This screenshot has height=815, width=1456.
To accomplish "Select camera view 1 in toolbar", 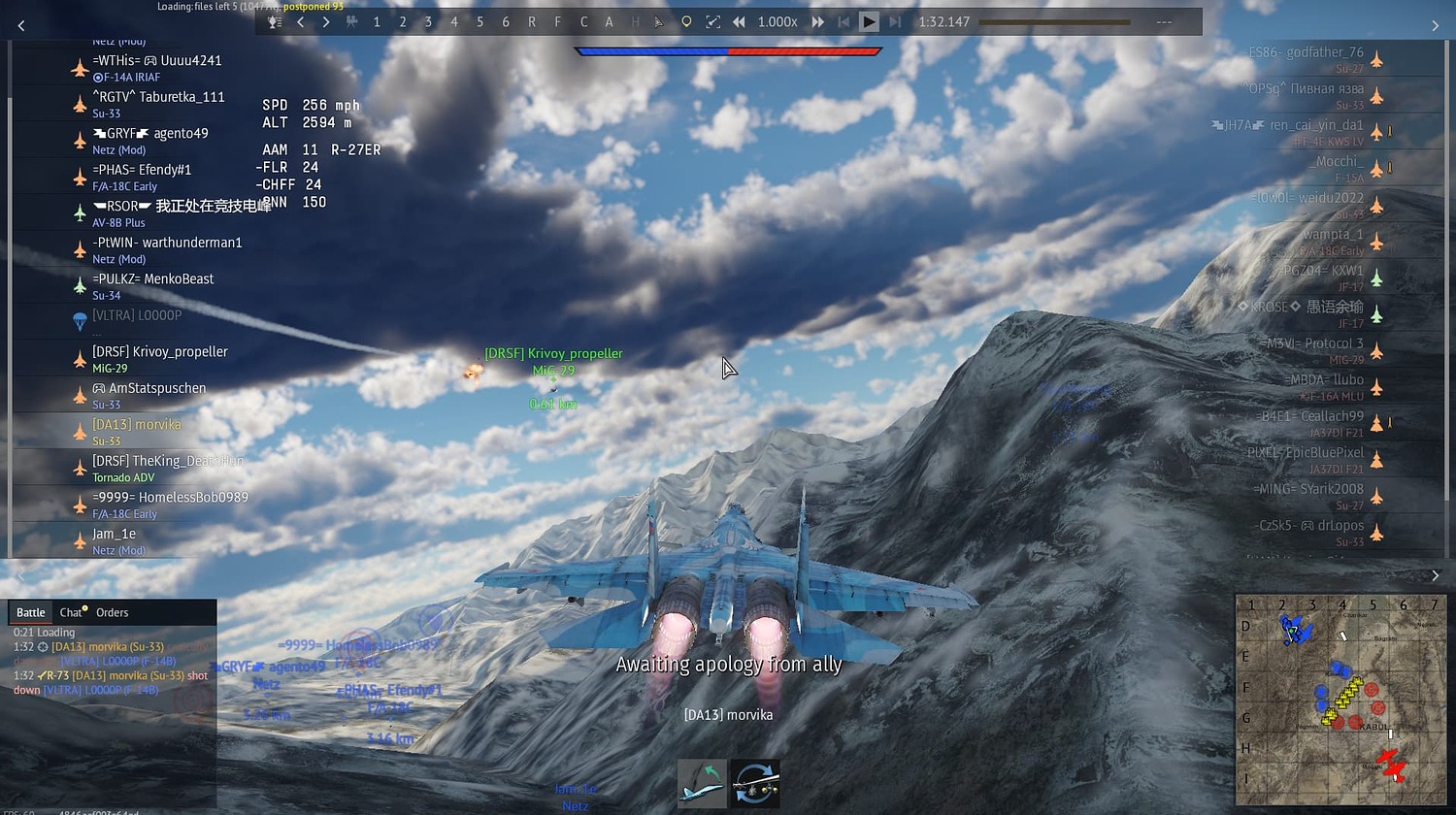I will pos(377,20).
